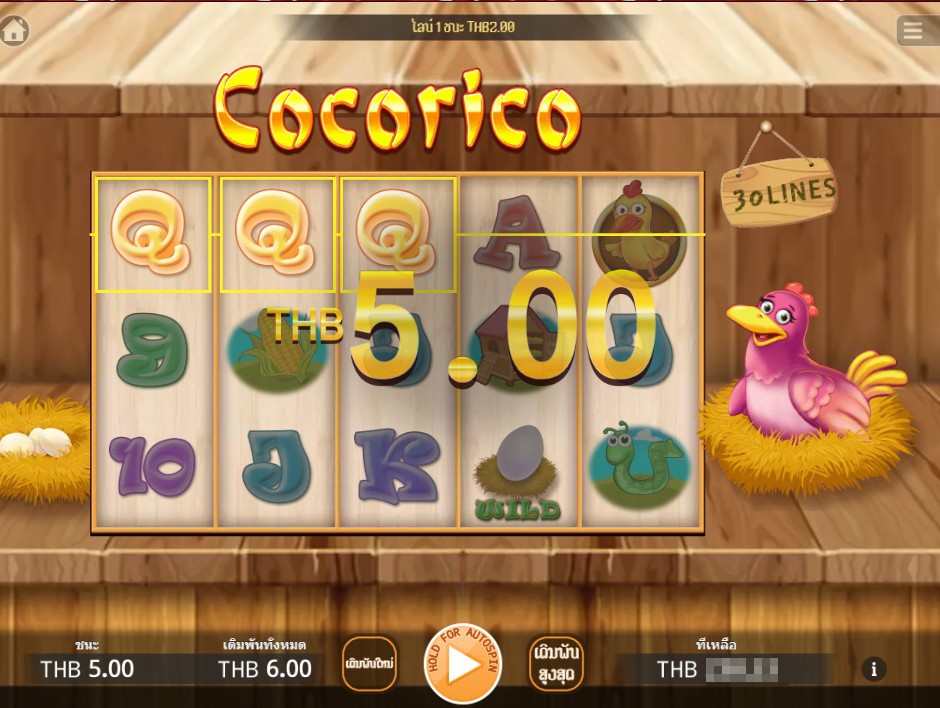Open the home screen via house icon

point(14,31)
